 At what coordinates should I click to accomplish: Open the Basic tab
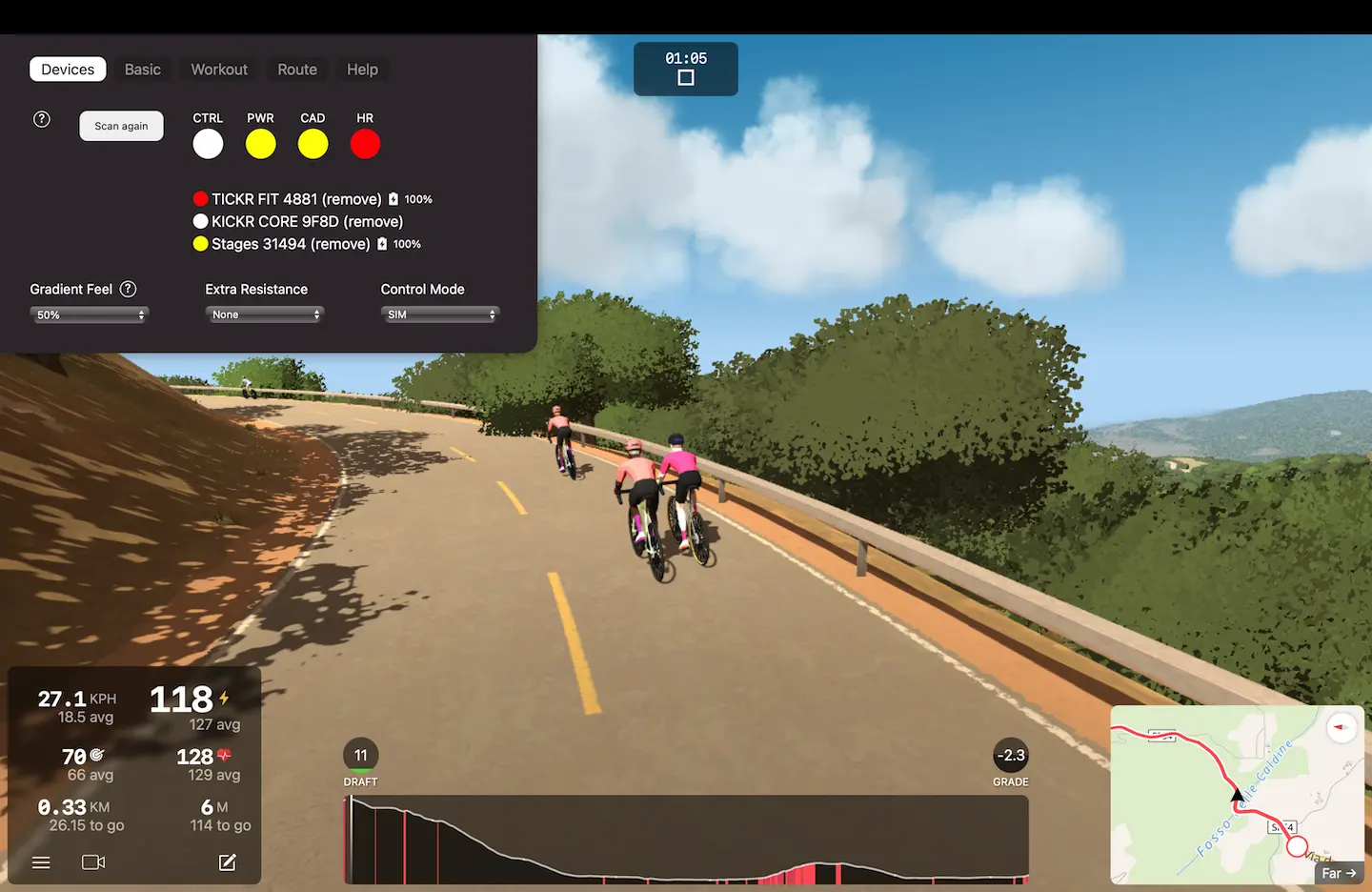tap(143, 70)
